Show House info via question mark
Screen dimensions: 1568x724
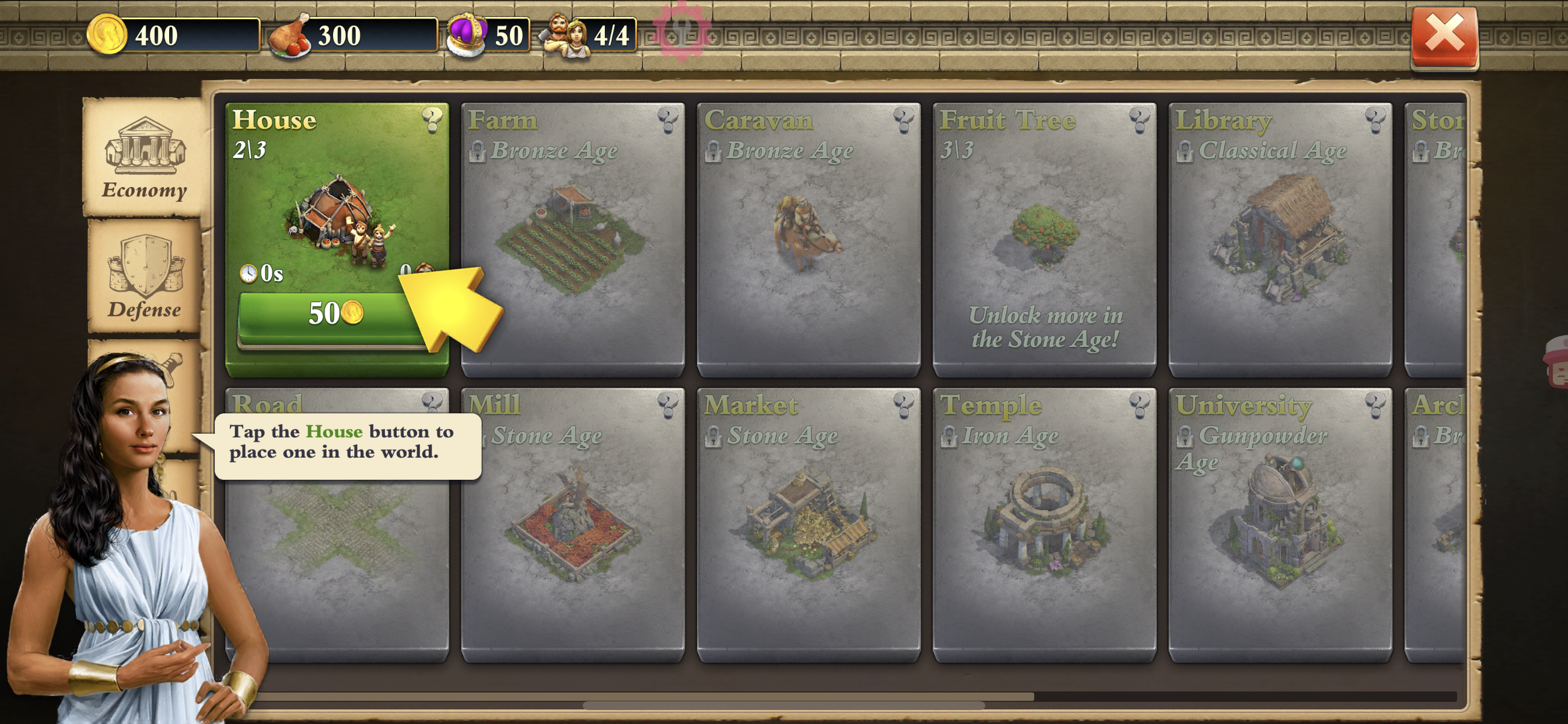[x=432, y=120]
